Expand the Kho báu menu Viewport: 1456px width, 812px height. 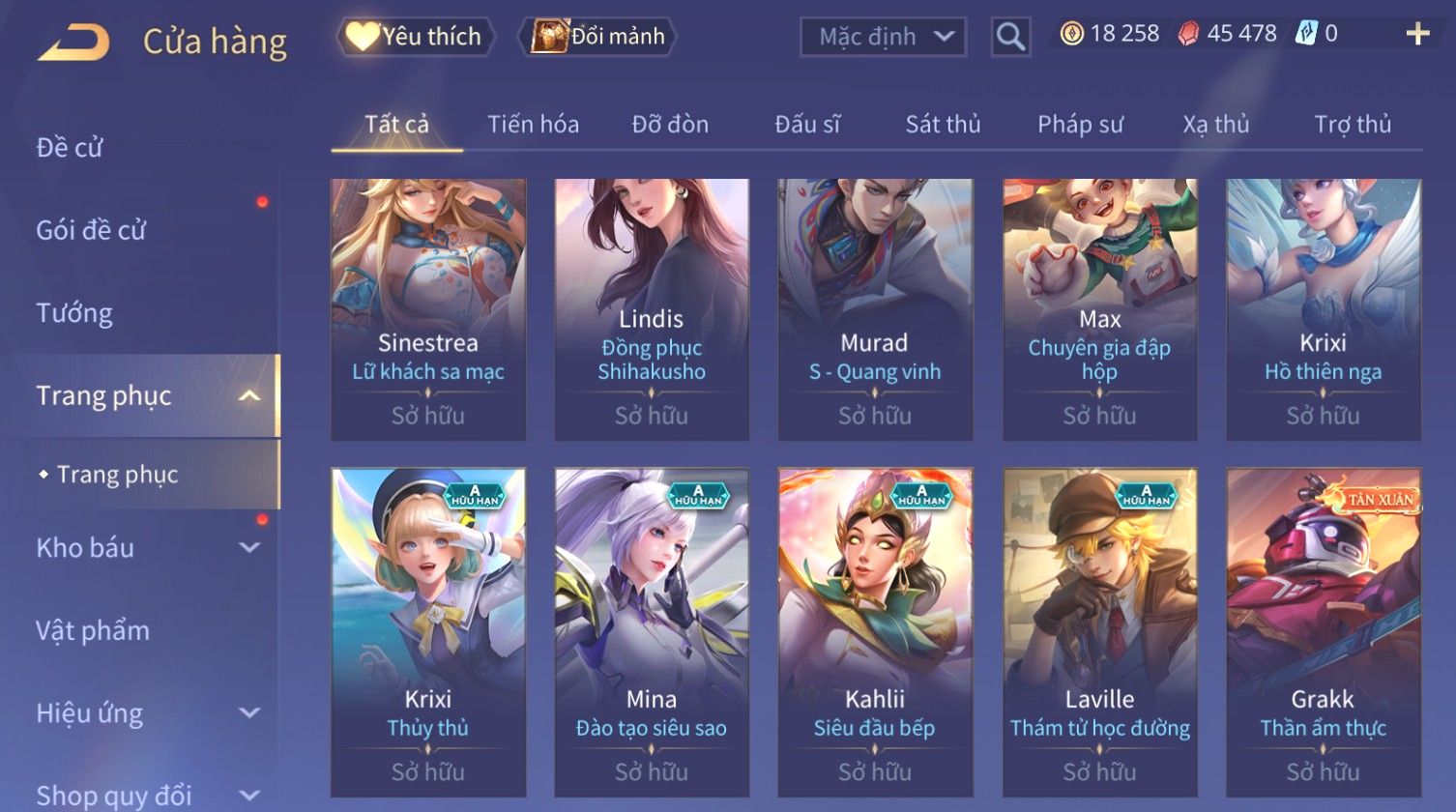pos(145,548)
